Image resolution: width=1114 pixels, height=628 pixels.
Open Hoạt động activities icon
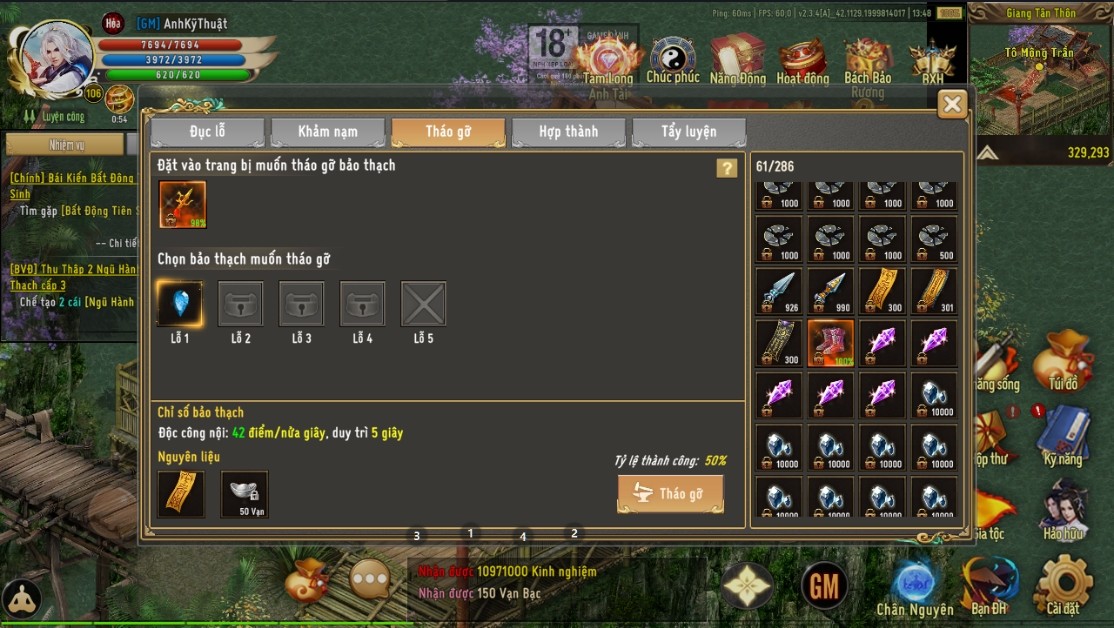pos(802,62)
